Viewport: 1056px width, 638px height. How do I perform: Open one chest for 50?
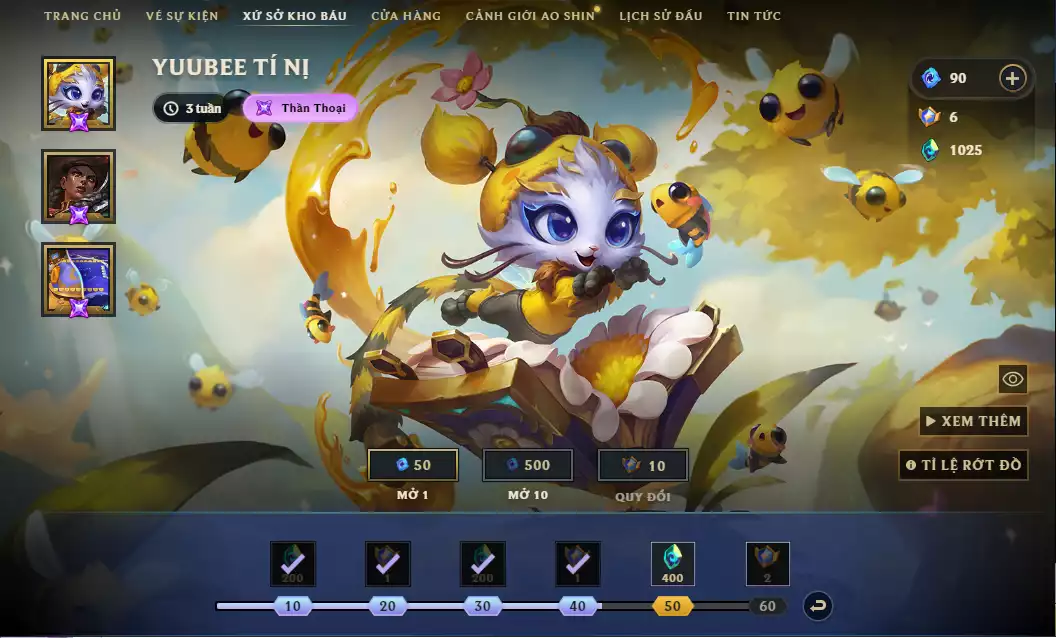pyautogui.click(x=413, y=465)
